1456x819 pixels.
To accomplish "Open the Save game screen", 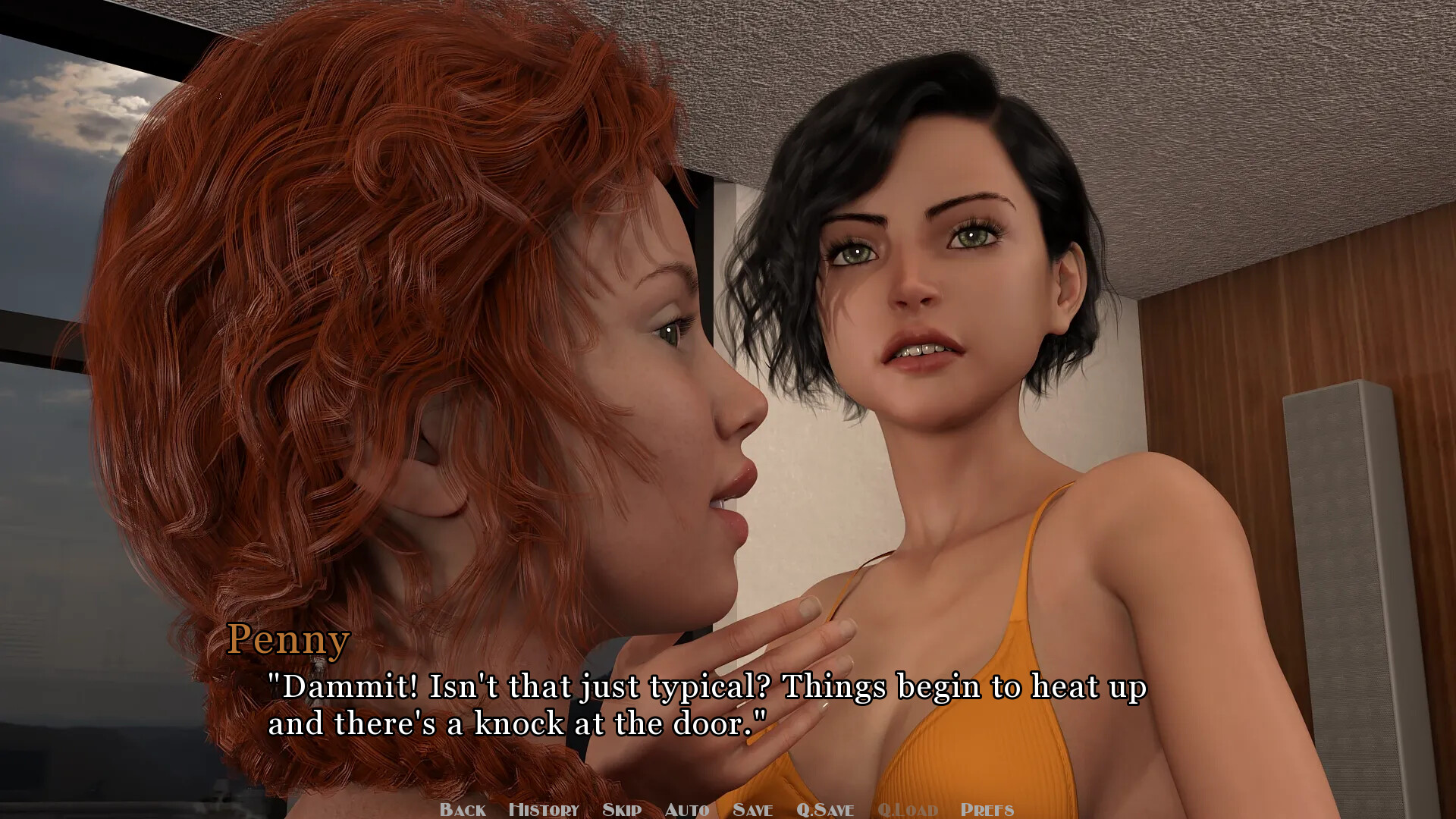I will click(752, 809).
